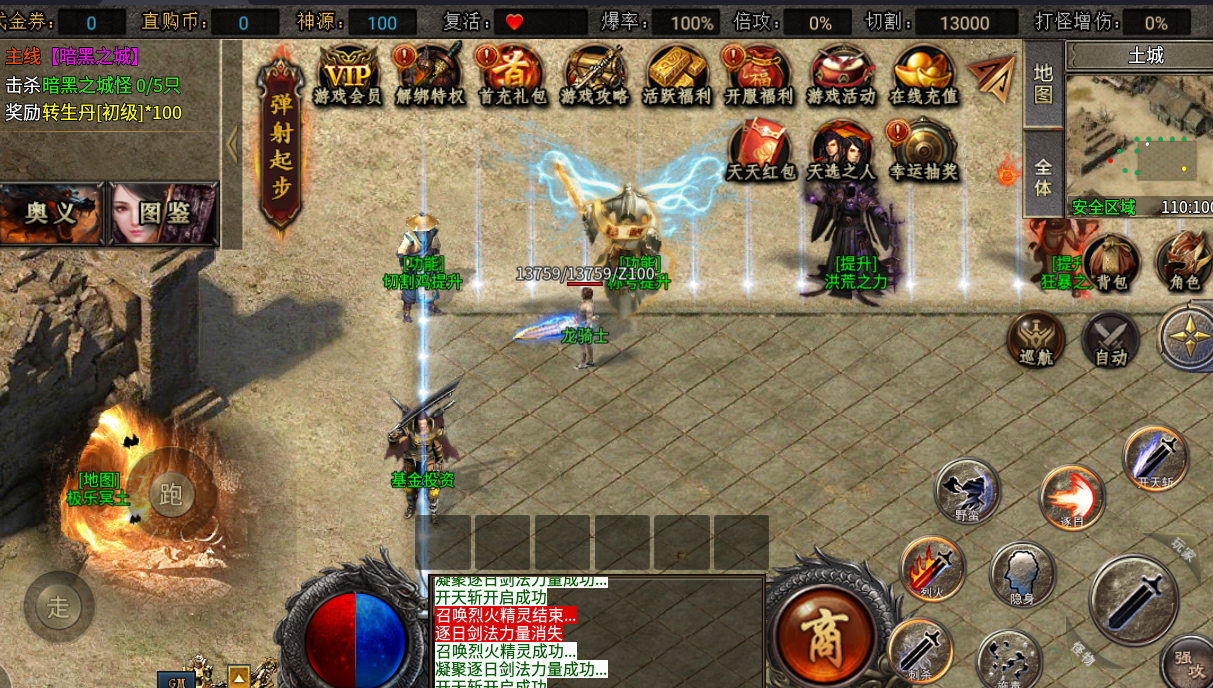Open the 天天红包 red envelope icon
This screenshot has height=688, width=1213.
(x=761, y=150)
